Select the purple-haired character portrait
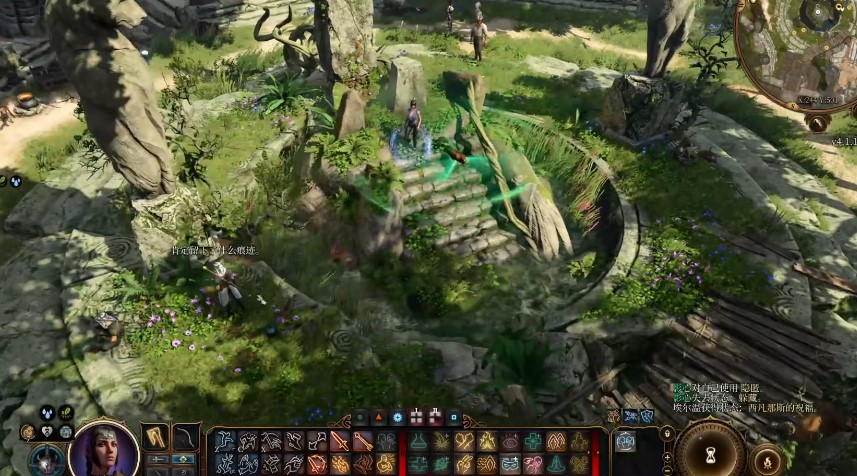The image size is (857, 476). 105,450
